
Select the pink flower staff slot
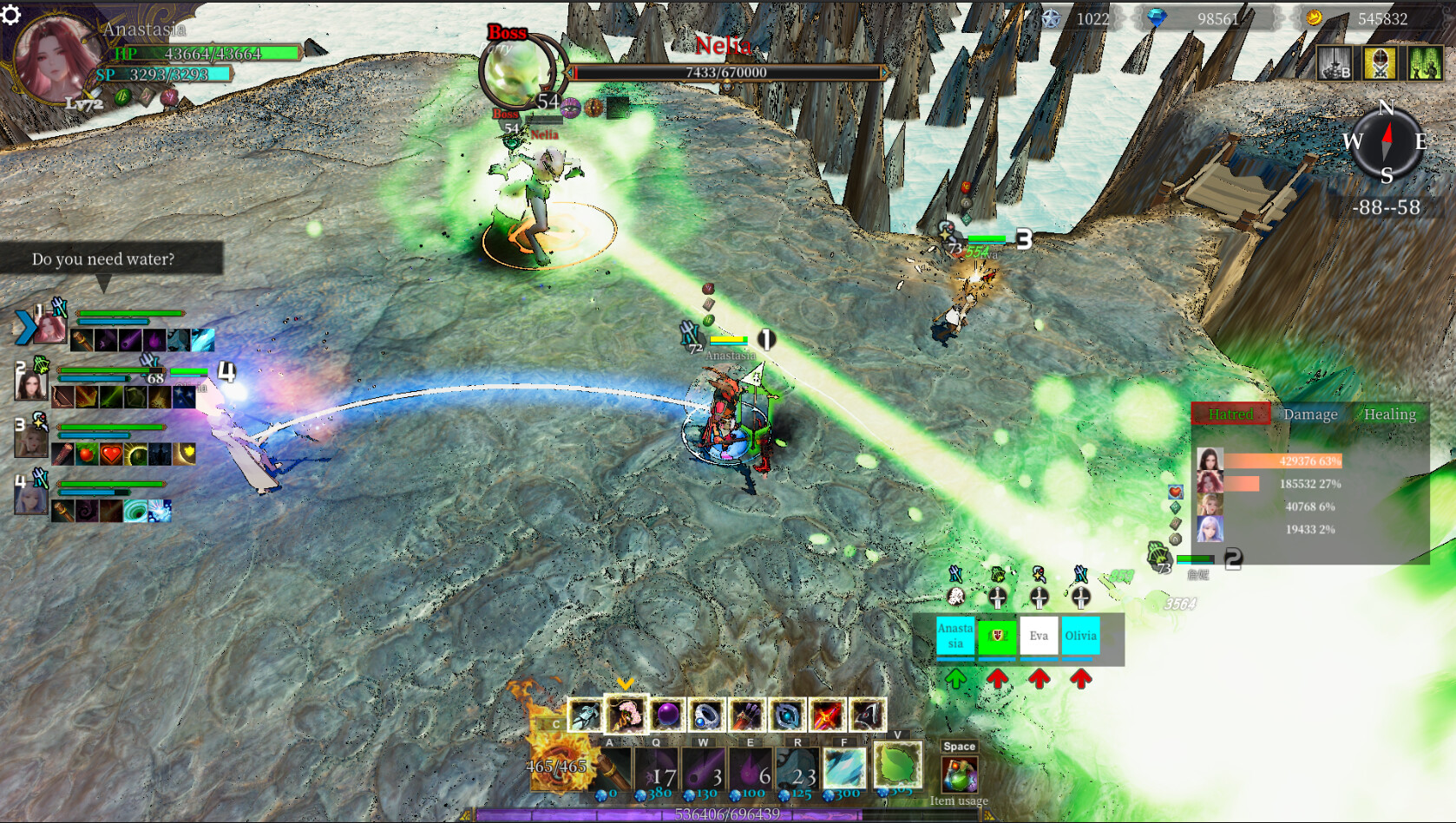(626, 715)
